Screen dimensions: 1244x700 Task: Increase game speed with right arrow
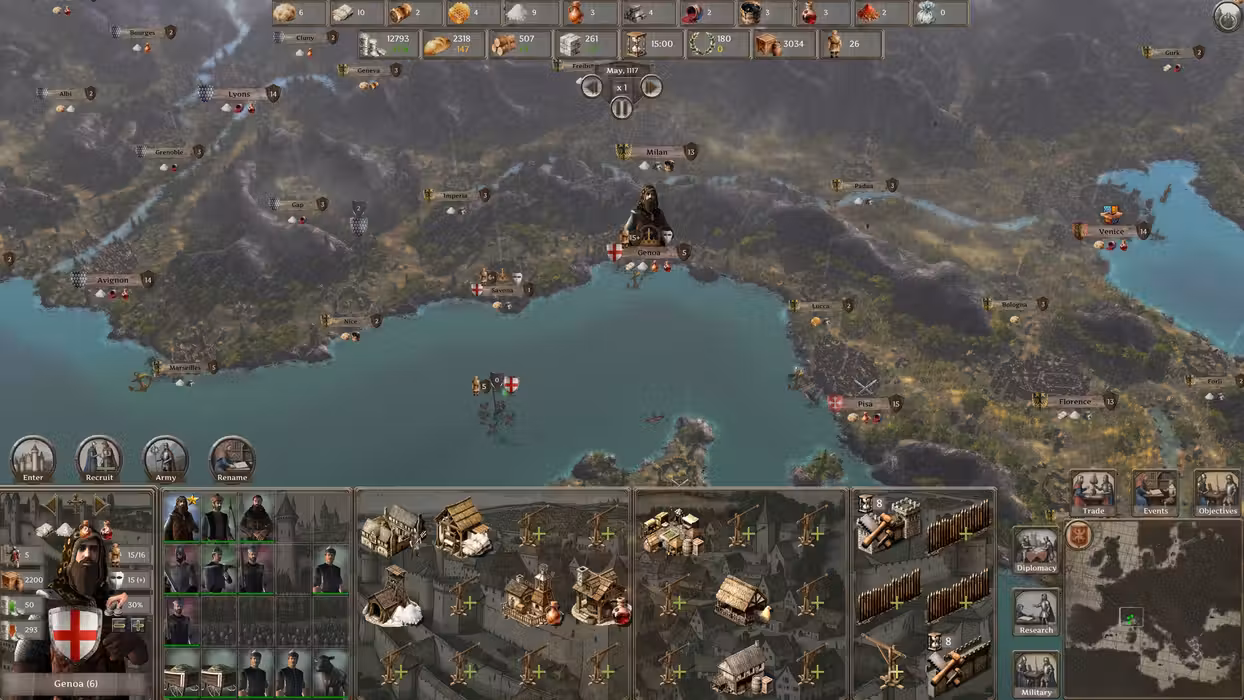(x=651, y=87)
